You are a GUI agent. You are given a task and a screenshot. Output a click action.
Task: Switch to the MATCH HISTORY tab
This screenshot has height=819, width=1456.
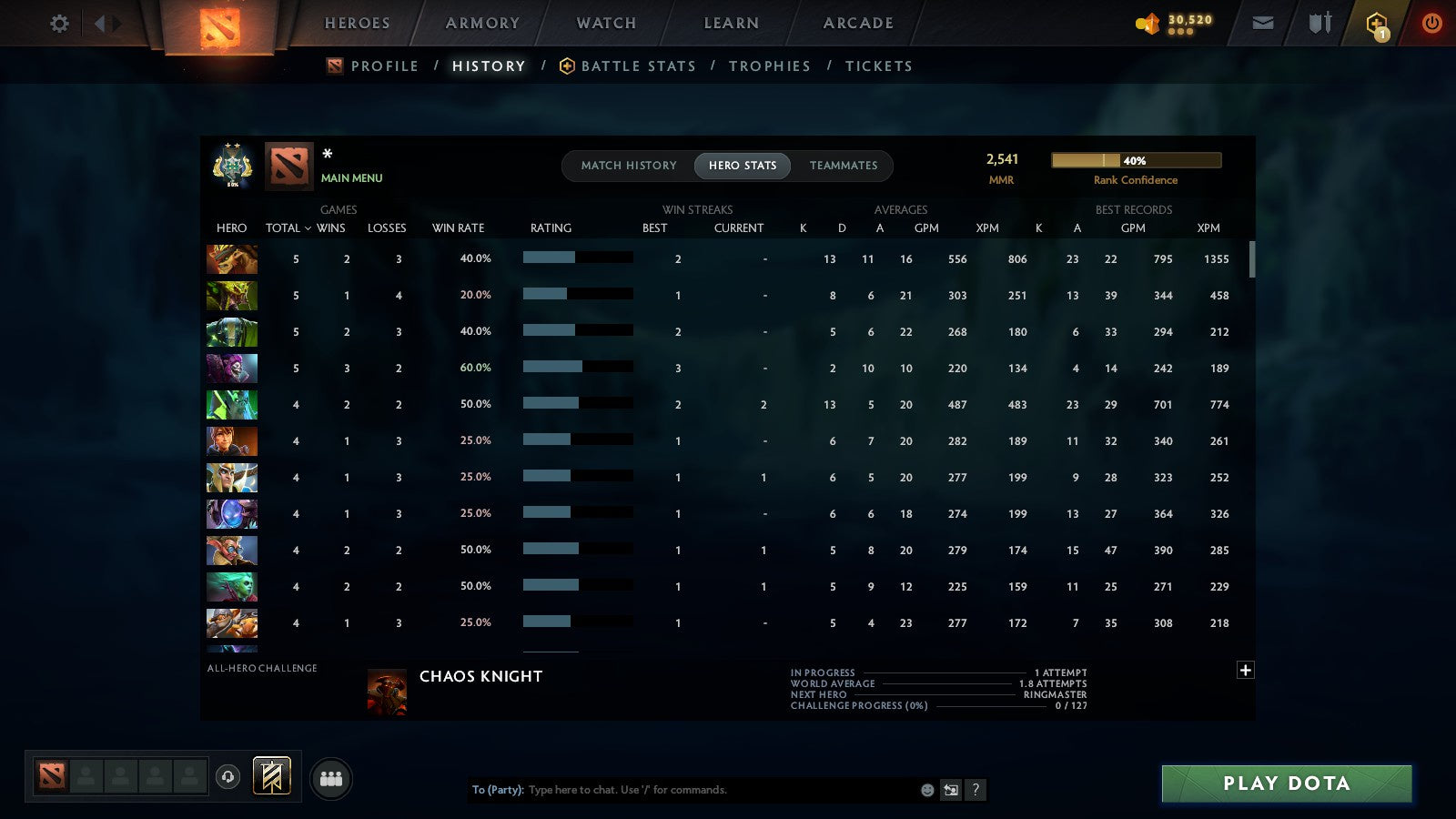click(x=628, y=166)
